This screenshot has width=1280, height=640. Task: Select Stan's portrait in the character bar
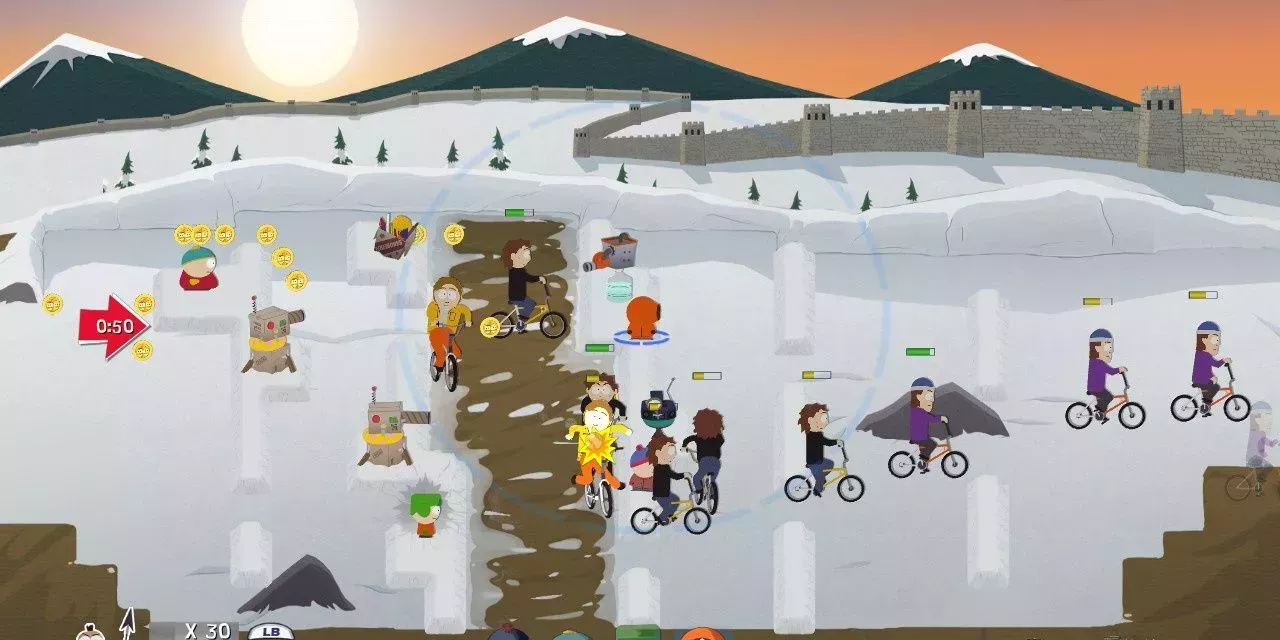(x=508, y=633)
